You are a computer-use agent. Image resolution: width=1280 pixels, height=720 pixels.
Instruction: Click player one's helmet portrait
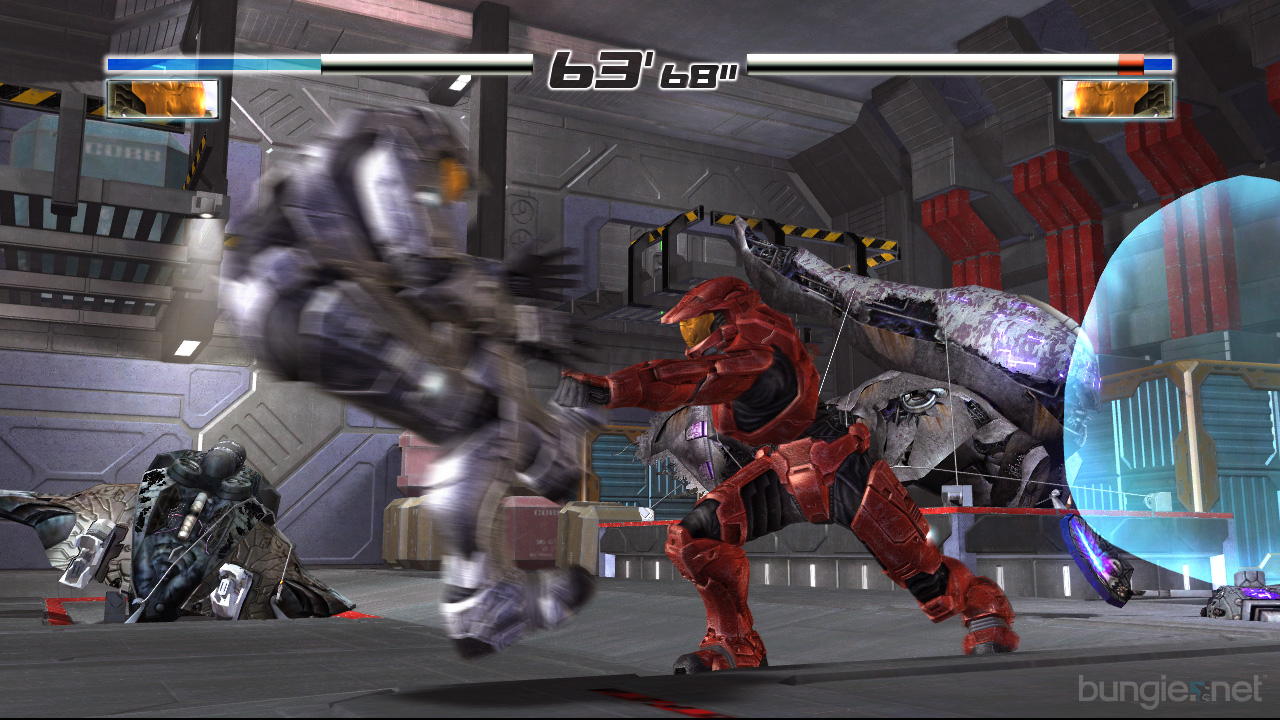tap(162, 99)
